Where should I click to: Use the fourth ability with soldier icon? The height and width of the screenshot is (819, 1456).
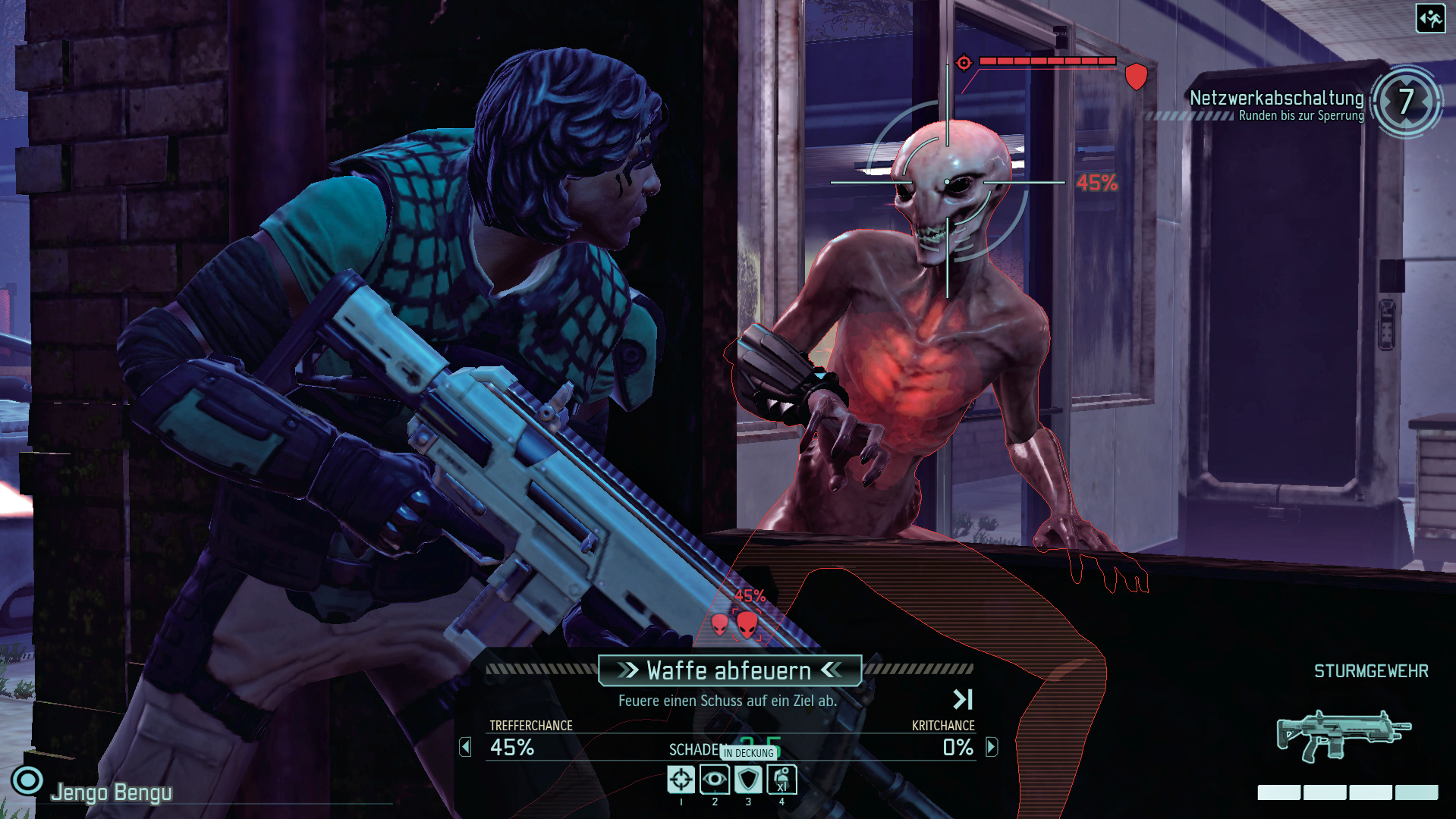[x=781, y=779]
